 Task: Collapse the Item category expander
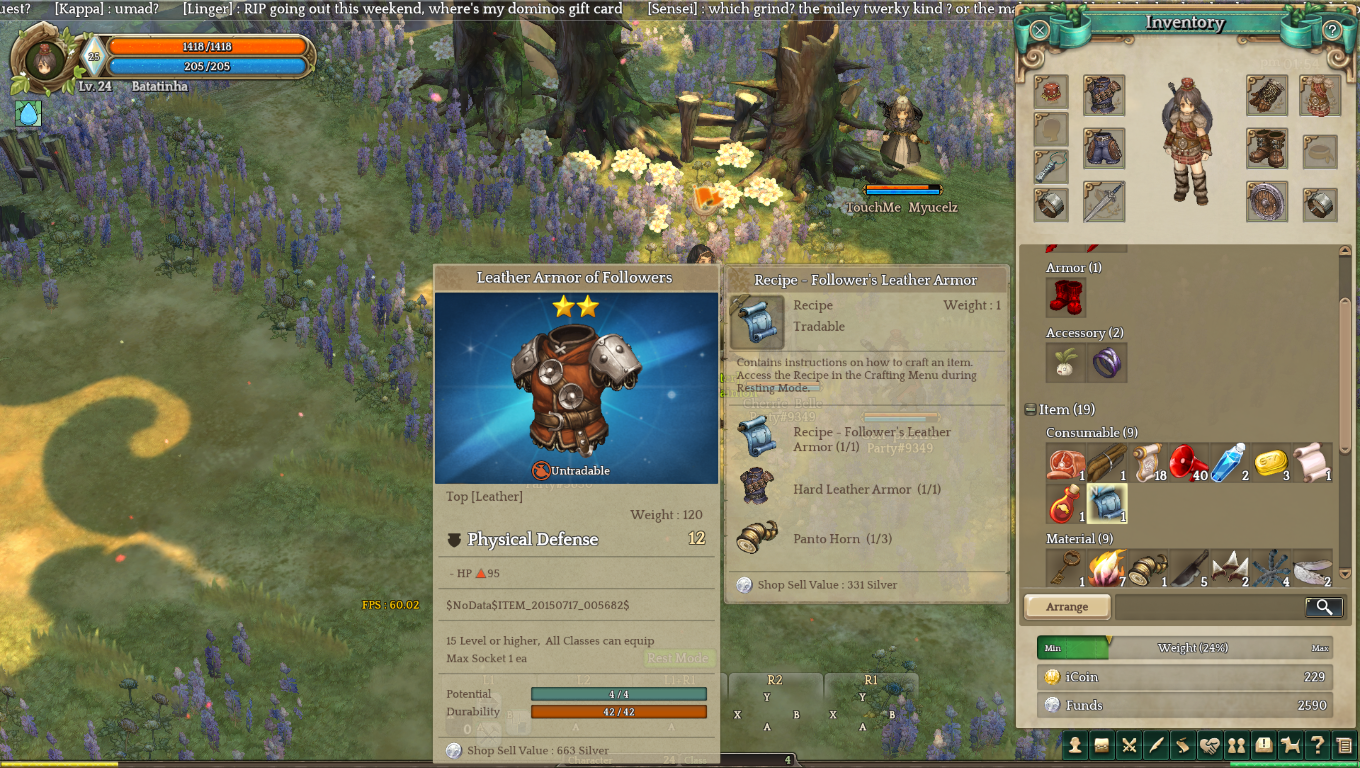(1030, 409)
